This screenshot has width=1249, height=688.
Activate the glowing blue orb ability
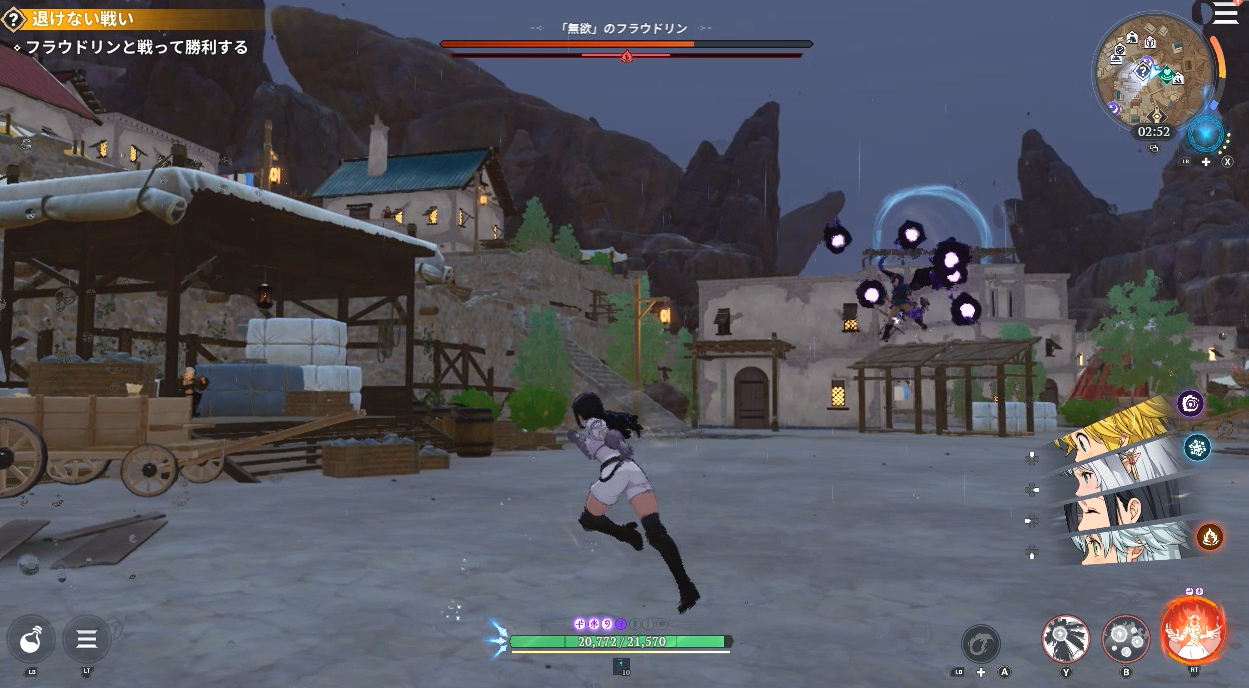click(1205, 133)
